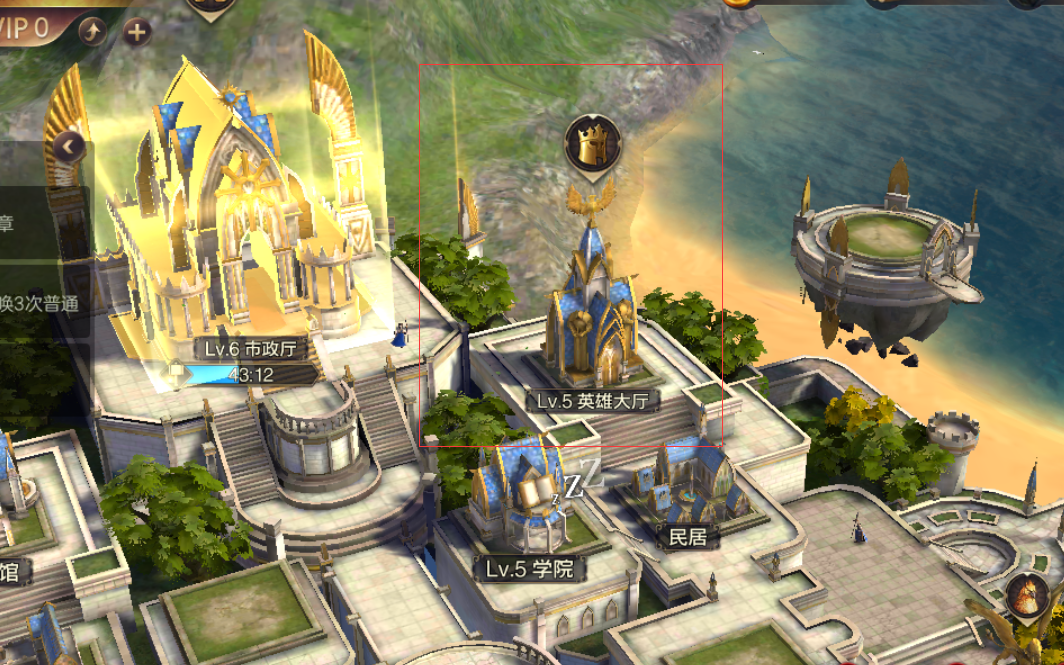The image size is (1064, 665).
Task: Collapse the left quest panel with arrow
Action: (69, 148)
